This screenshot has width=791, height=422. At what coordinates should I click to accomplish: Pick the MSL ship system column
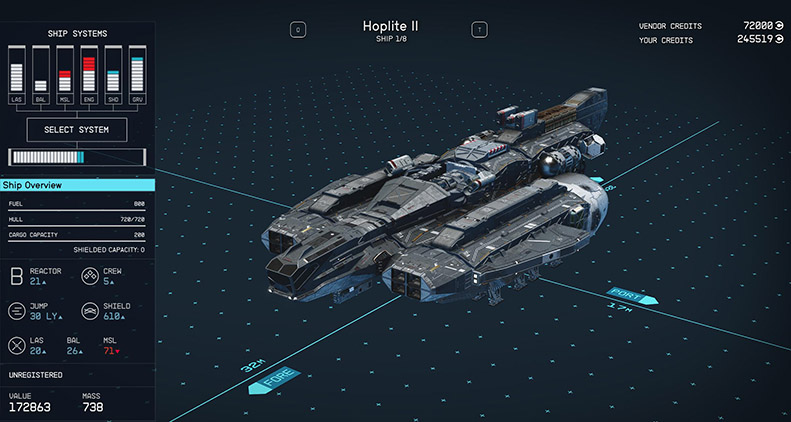[64, 77]
